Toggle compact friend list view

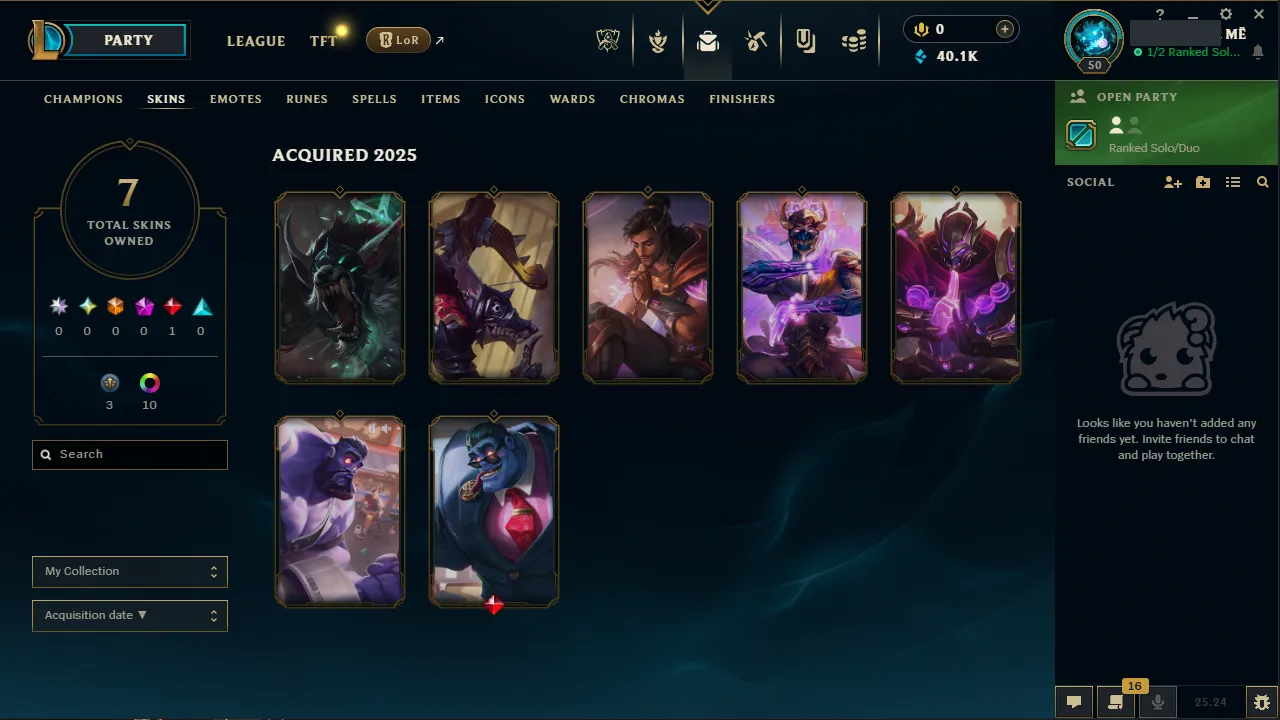point(1233,182)
